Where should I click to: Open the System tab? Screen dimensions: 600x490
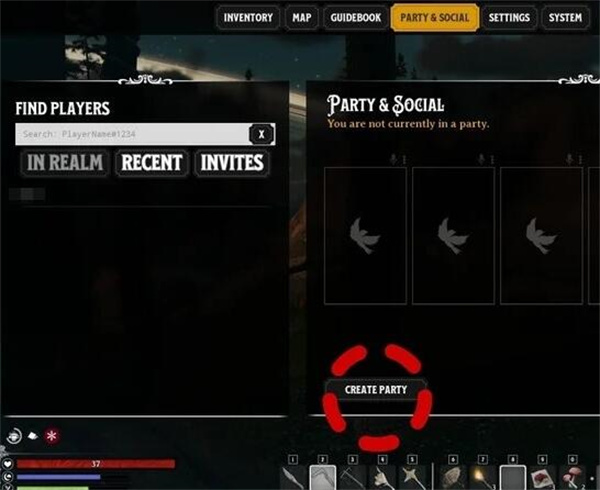pyautogui.click(x=565, y=18)
